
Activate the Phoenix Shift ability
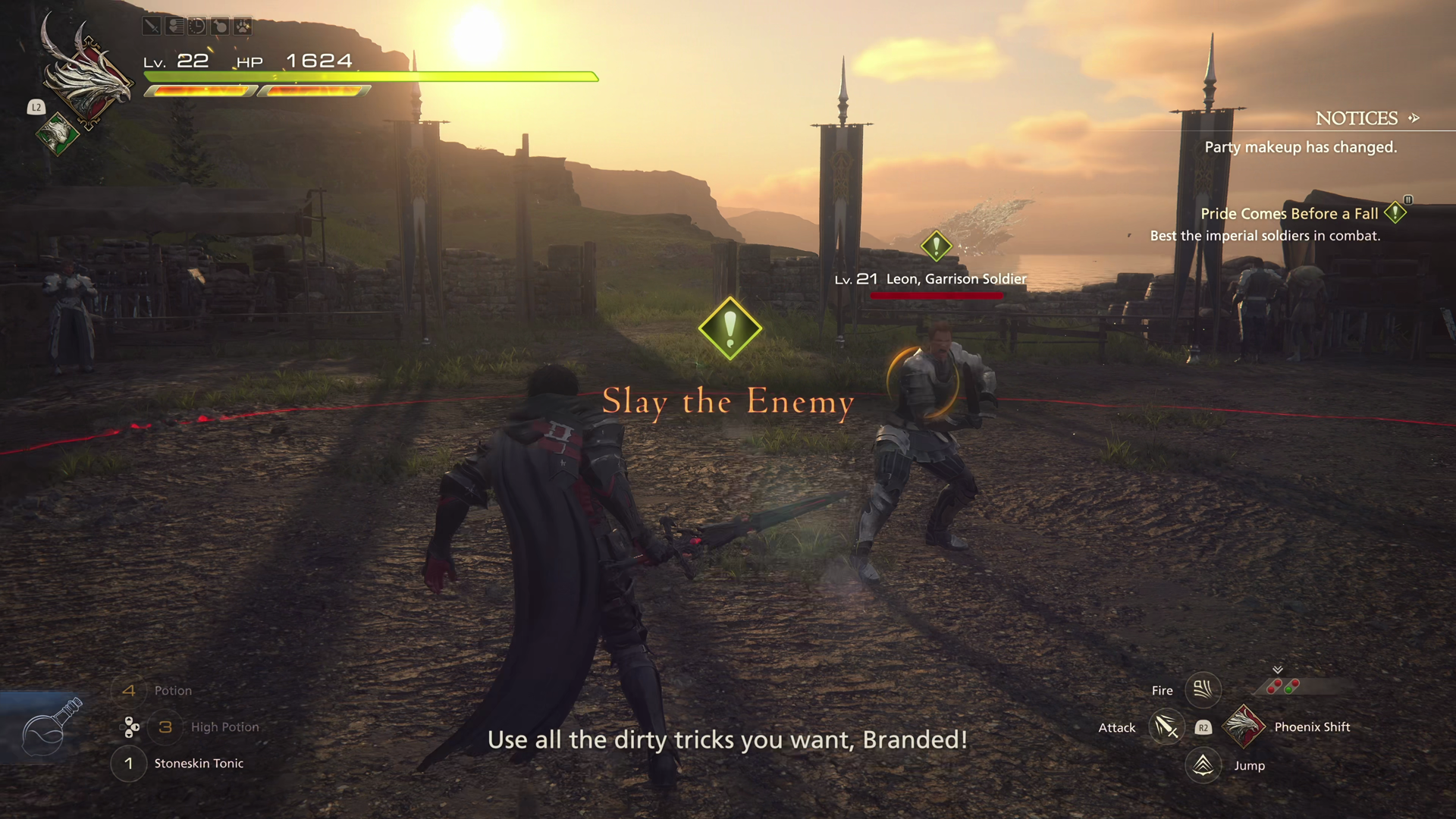coord(1244,727)
